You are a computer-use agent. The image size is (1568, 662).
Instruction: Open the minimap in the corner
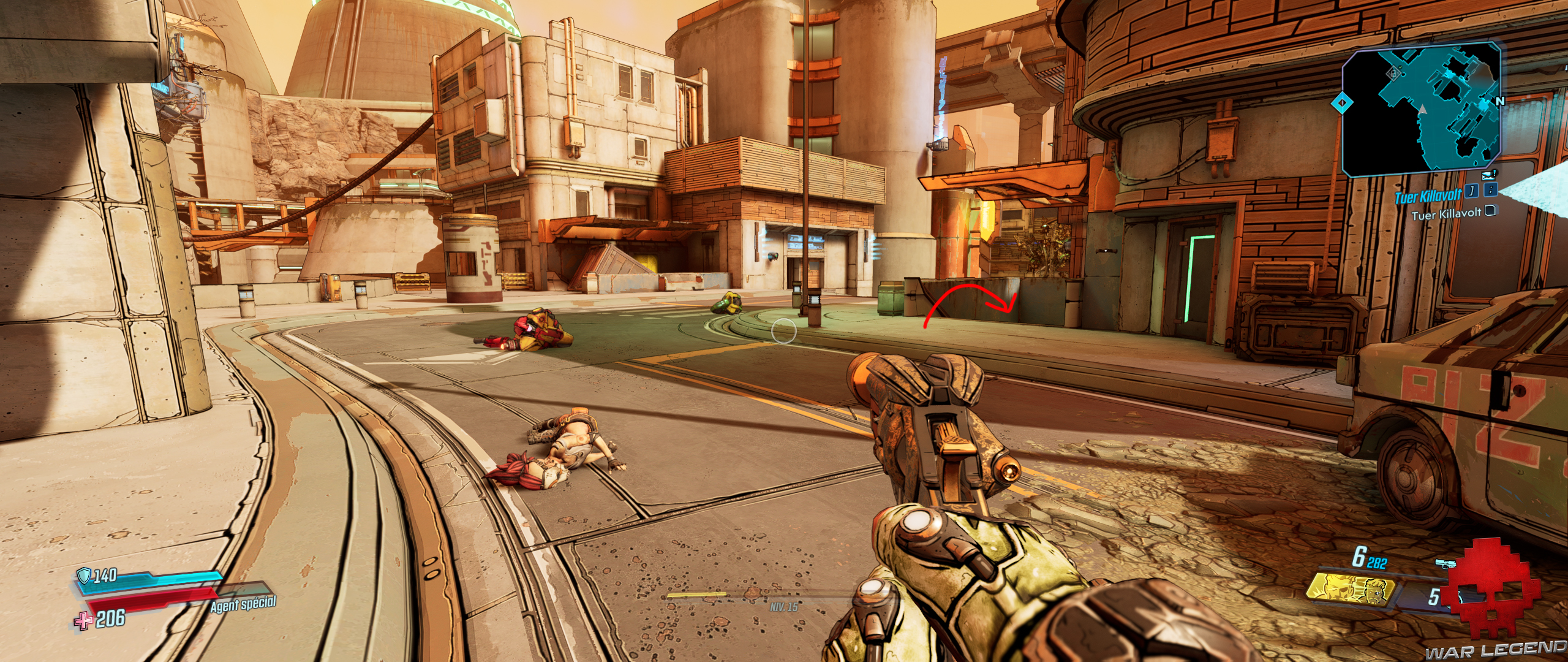coord(1421,109)
